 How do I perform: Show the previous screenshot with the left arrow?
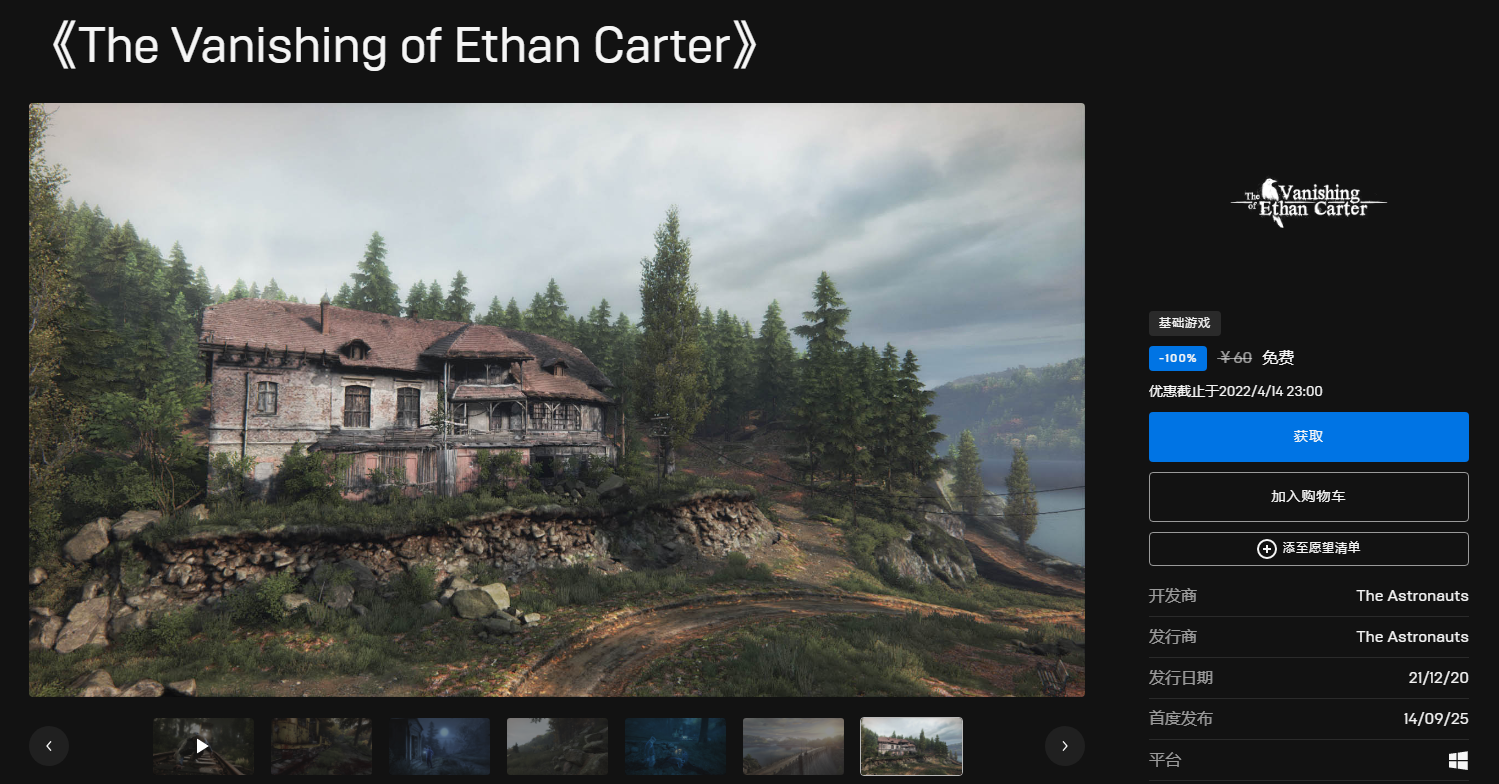tap(49, 746)
